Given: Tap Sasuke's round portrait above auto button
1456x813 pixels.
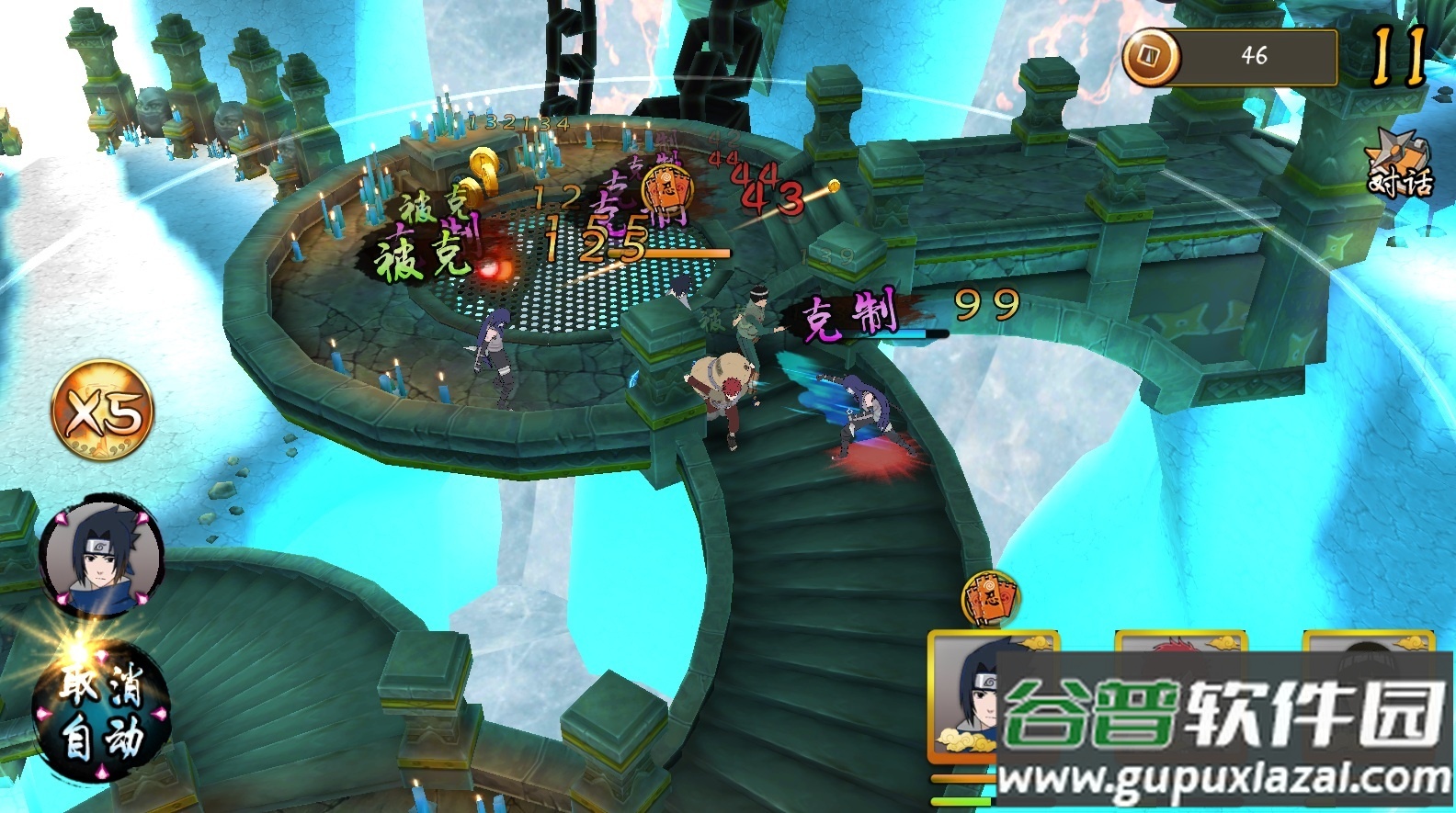Looking at the screenshot, I should click(100, 557).
